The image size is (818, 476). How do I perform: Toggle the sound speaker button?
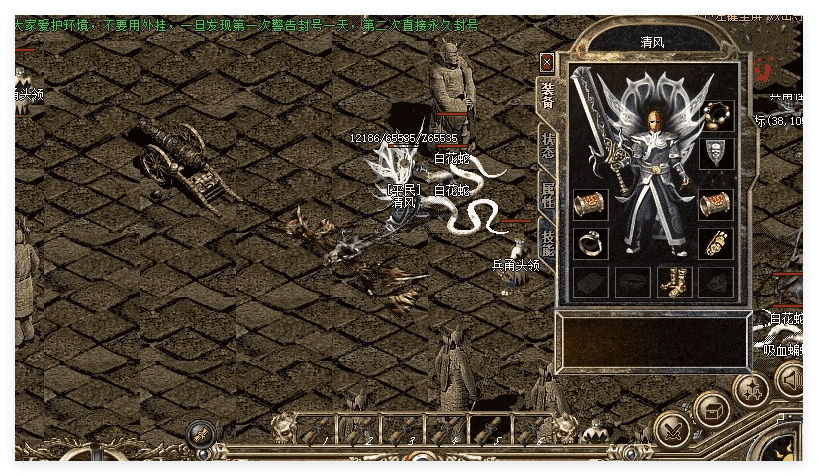click(x=790, y=380)
